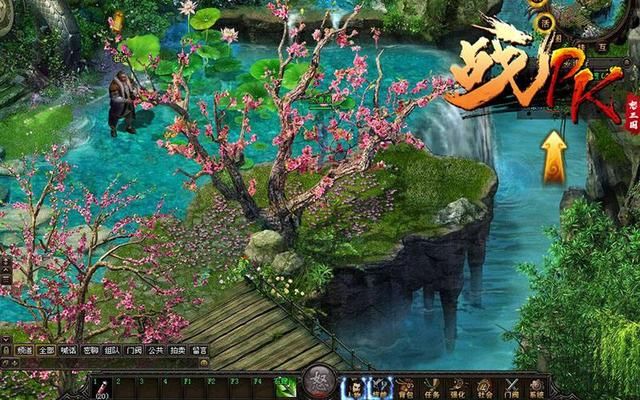
Task: Open the 任务 quest menu
Action: pyautogui.click(x=431, y=387)
